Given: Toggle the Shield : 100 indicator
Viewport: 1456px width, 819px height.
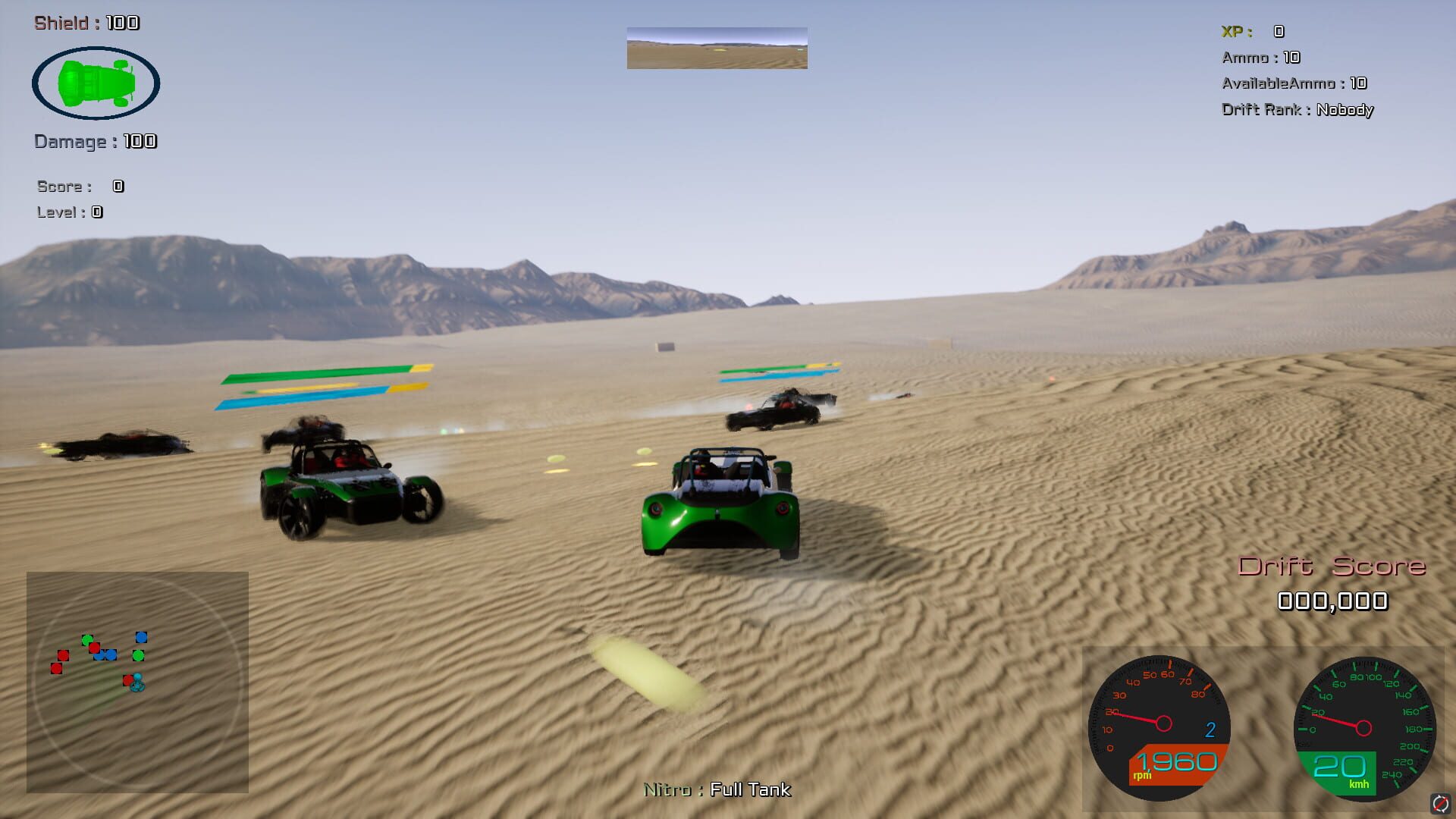Looking at the screenshot, I should (x=86, y=23).
